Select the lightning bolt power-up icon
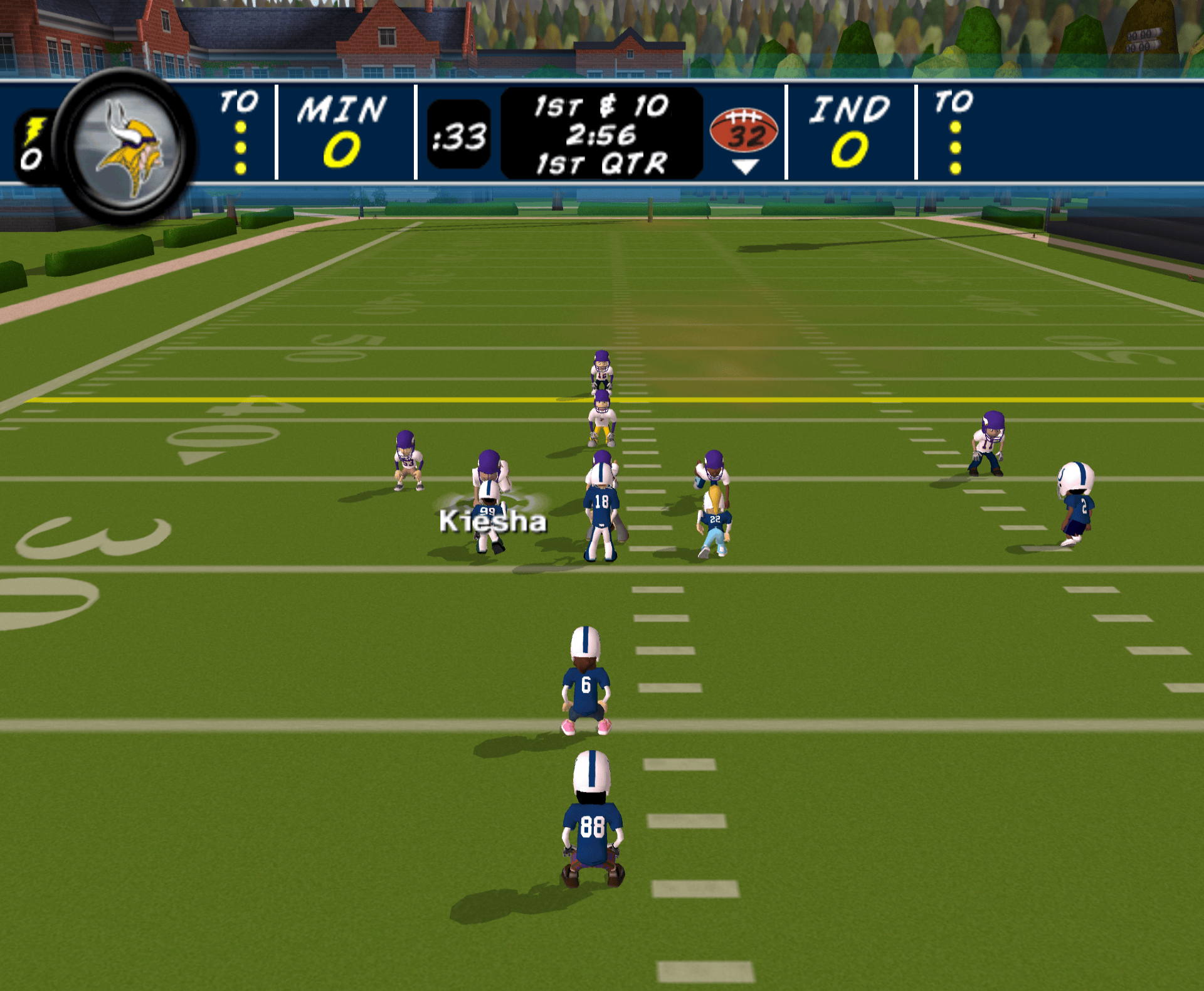 tap(34, 130)
